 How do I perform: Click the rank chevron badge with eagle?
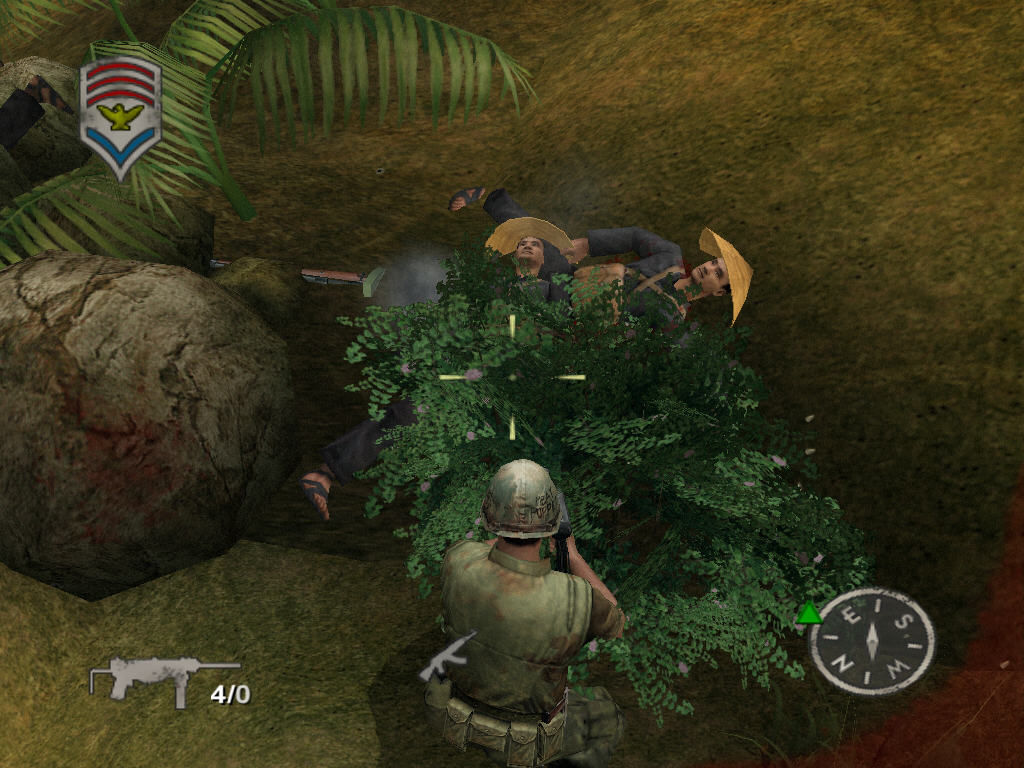[x=120, y=117]
